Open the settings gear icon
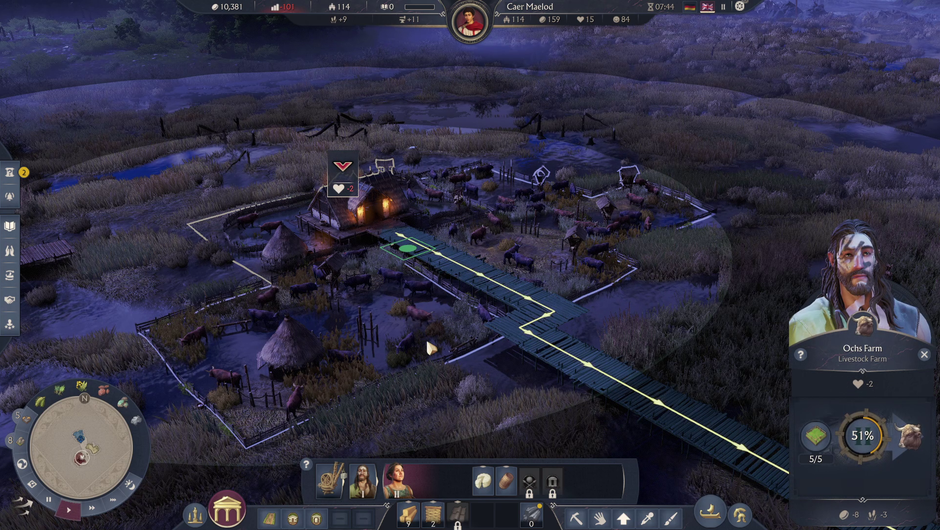940x530 pixels. pyautogui.click(x=740, y=7)
